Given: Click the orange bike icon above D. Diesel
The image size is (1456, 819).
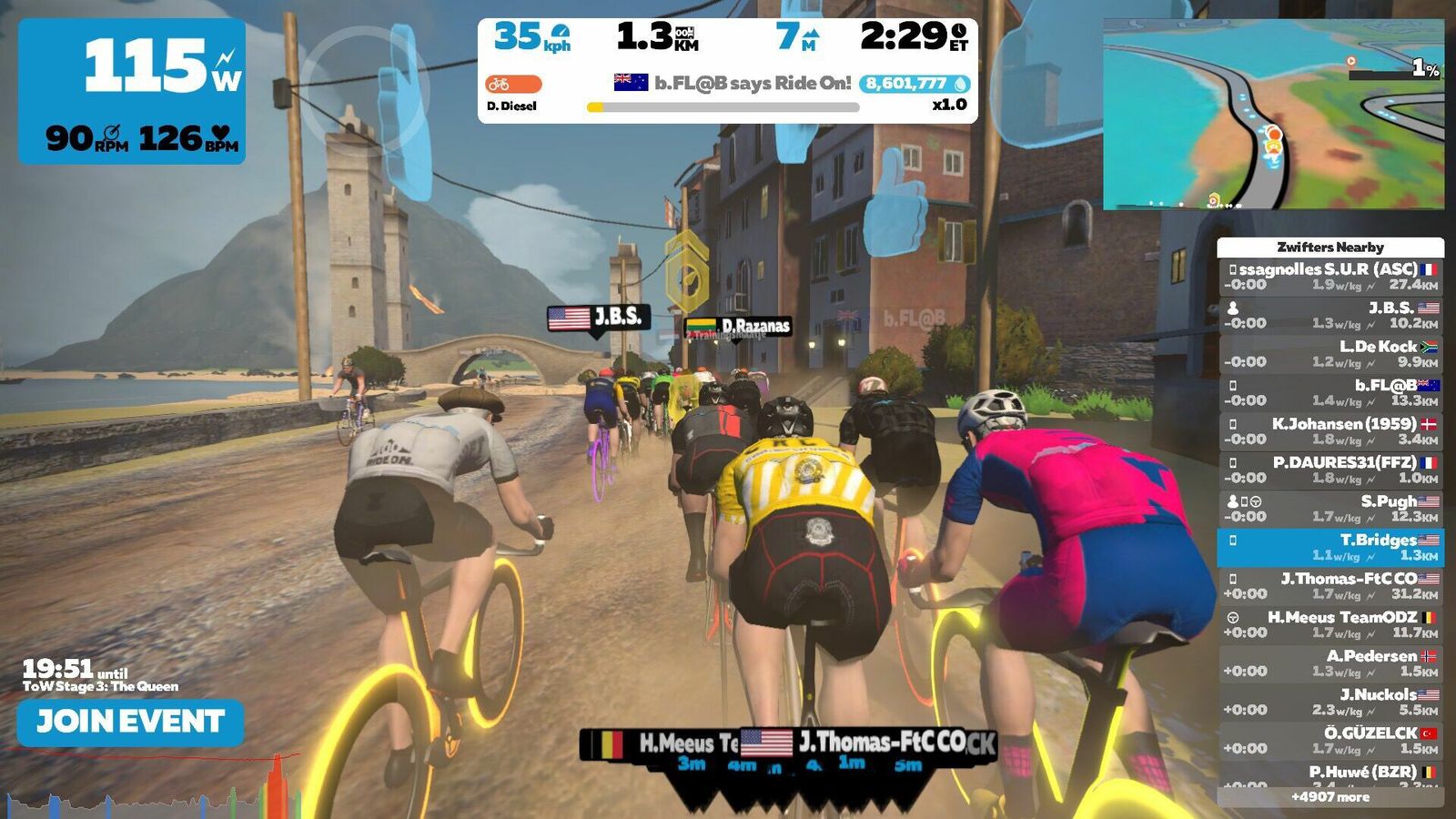Looking at the screenshot, I should [x=513, y=85].
